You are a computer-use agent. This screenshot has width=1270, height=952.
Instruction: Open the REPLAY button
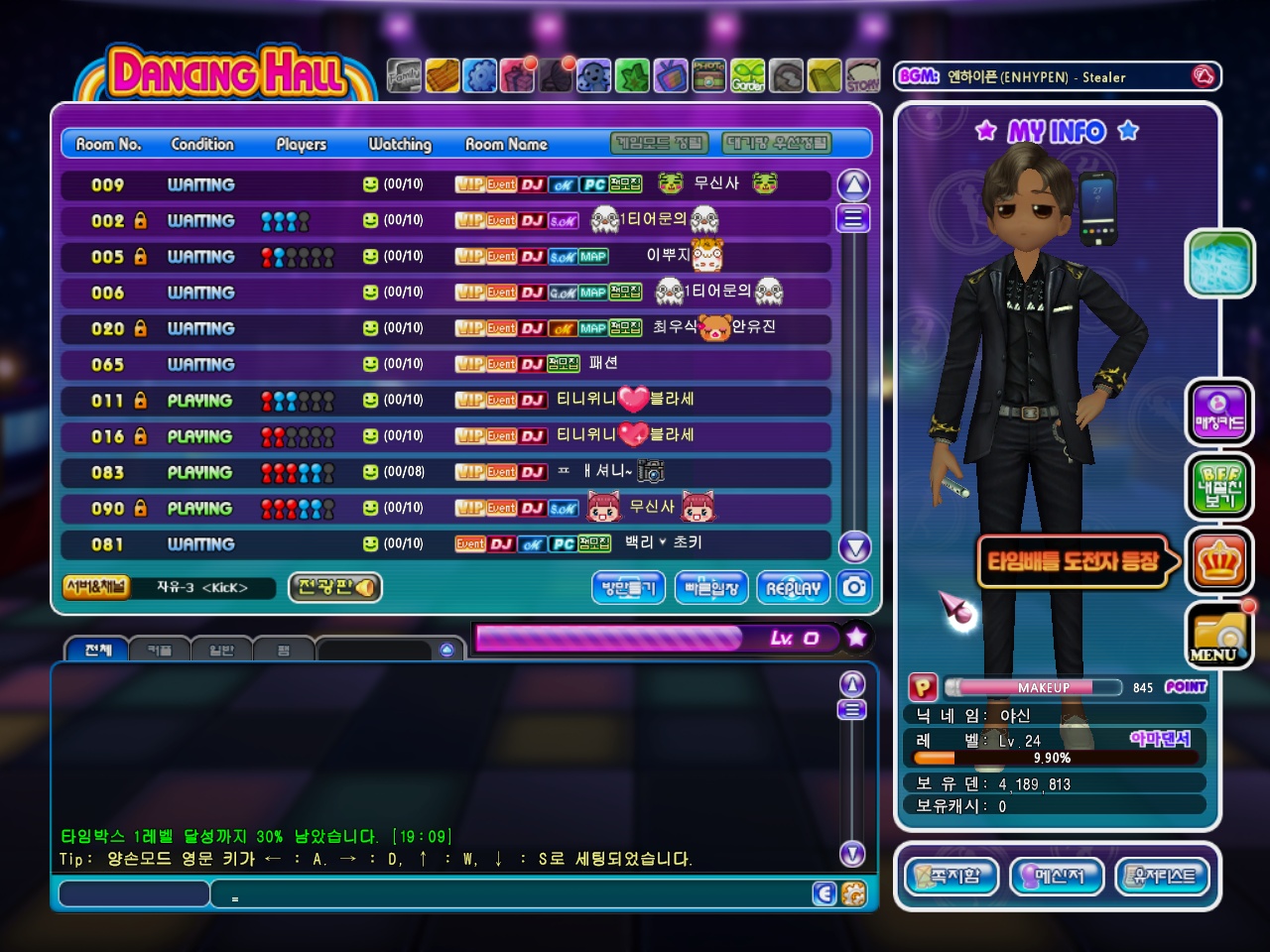(793, 588)
